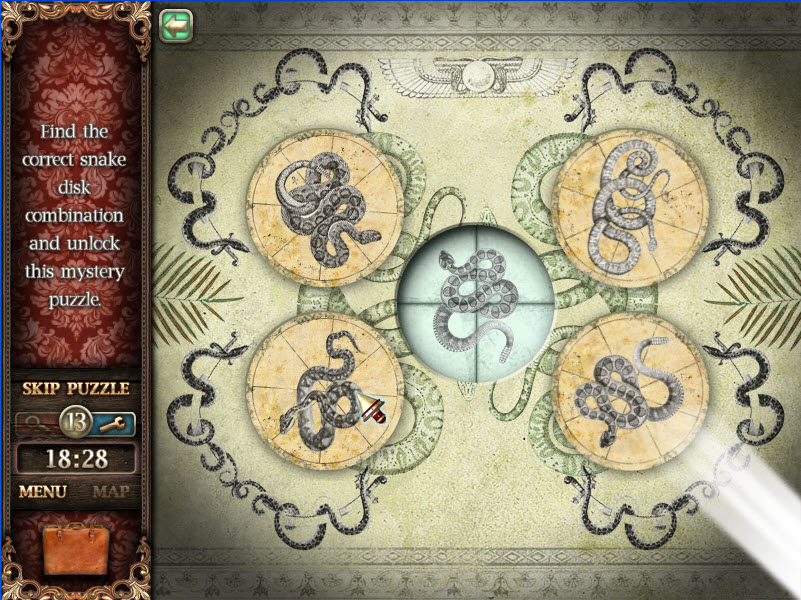Select the coiled snake disk with stacked loops
The image size is (801, 600).
(630, 208)
